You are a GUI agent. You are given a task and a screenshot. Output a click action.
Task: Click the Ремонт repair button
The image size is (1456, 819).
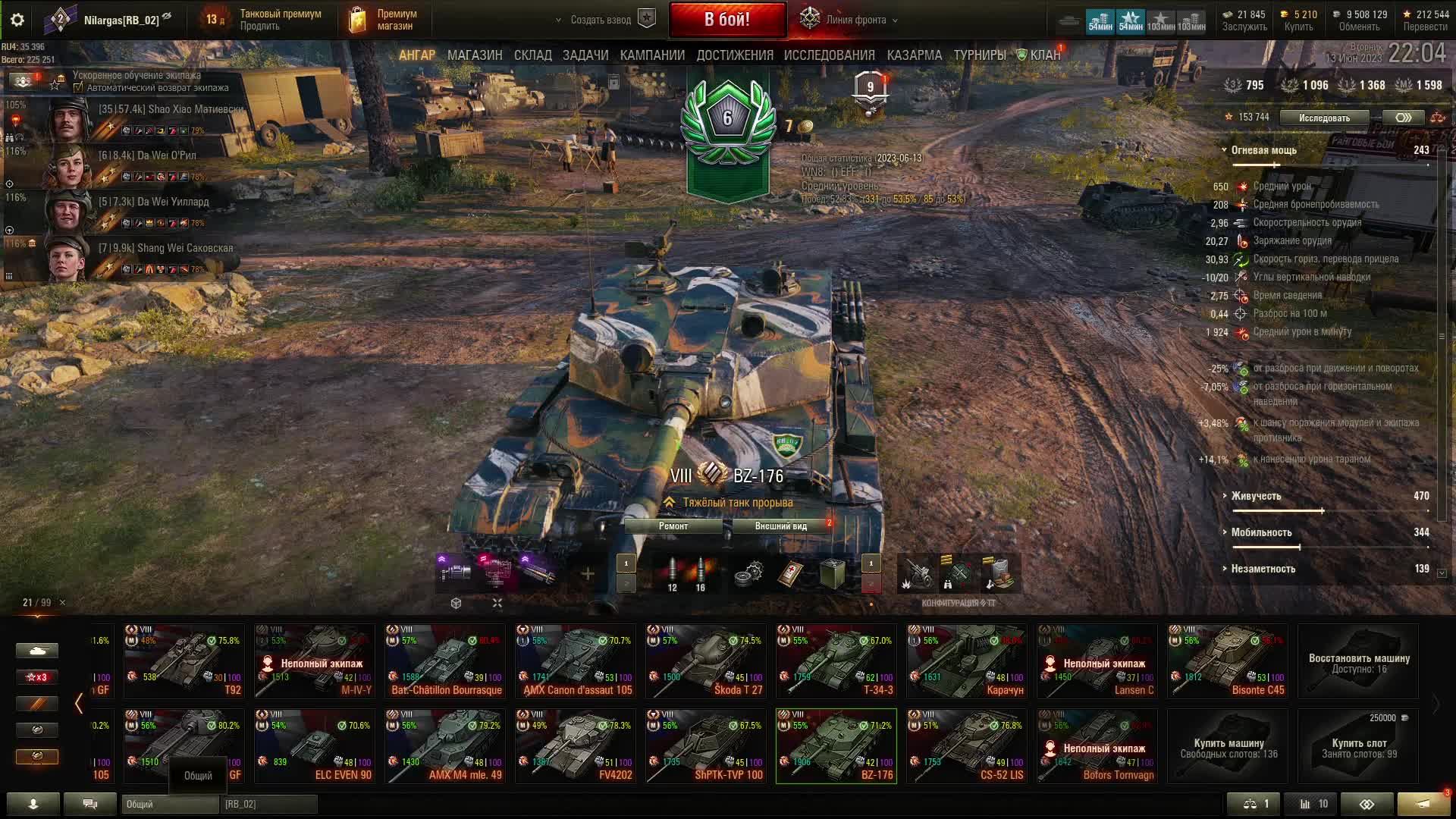(x=673, y=526)
